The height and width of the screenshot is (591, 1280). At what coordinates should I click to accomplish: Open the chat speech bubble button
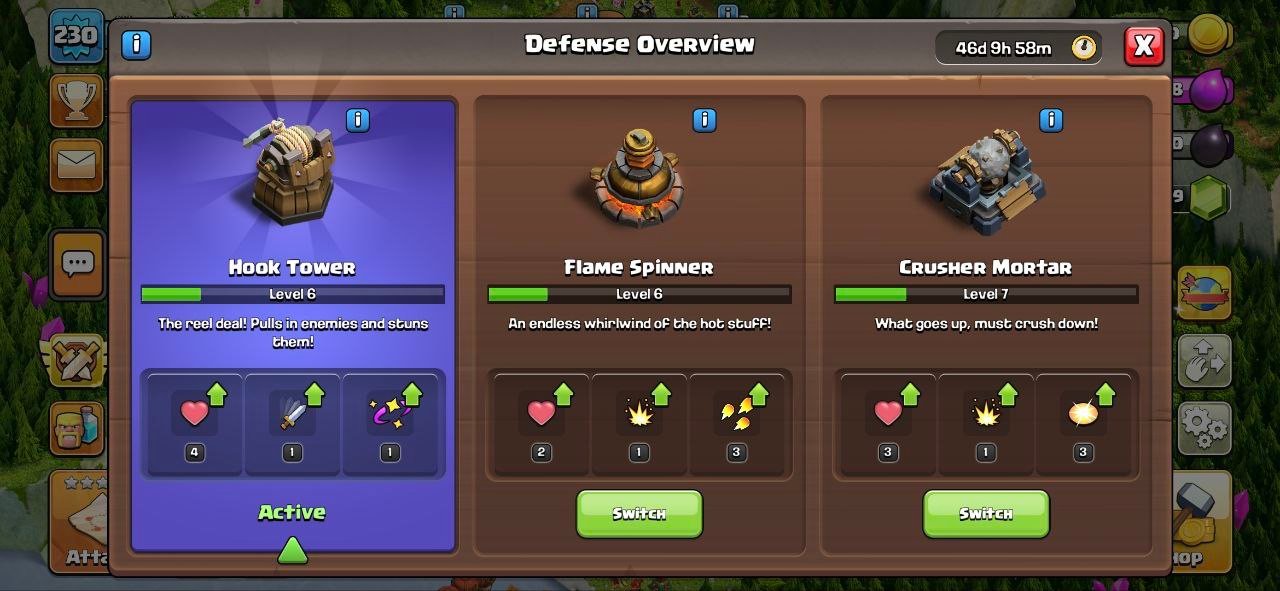click(x=77, y=264)
